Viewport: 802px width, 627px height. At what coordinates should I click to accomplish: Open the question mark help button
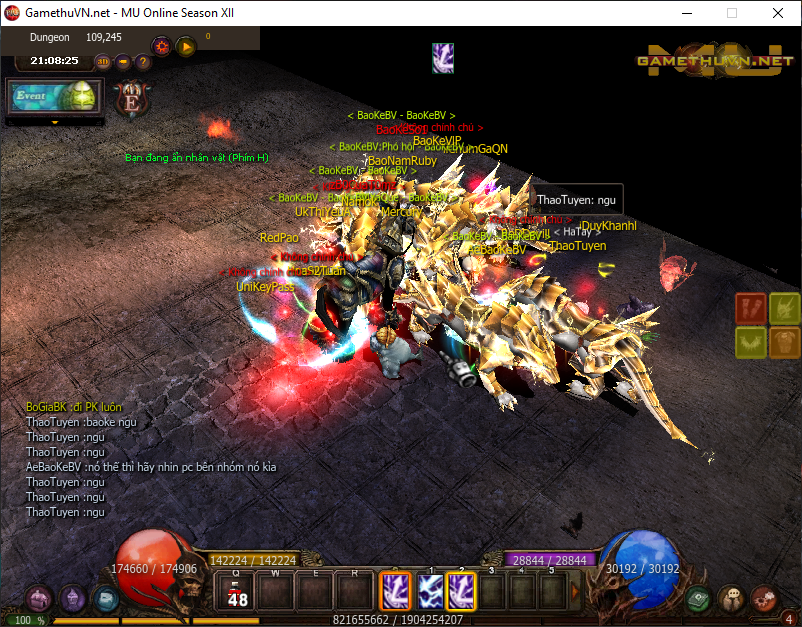(x=143, y=61)
